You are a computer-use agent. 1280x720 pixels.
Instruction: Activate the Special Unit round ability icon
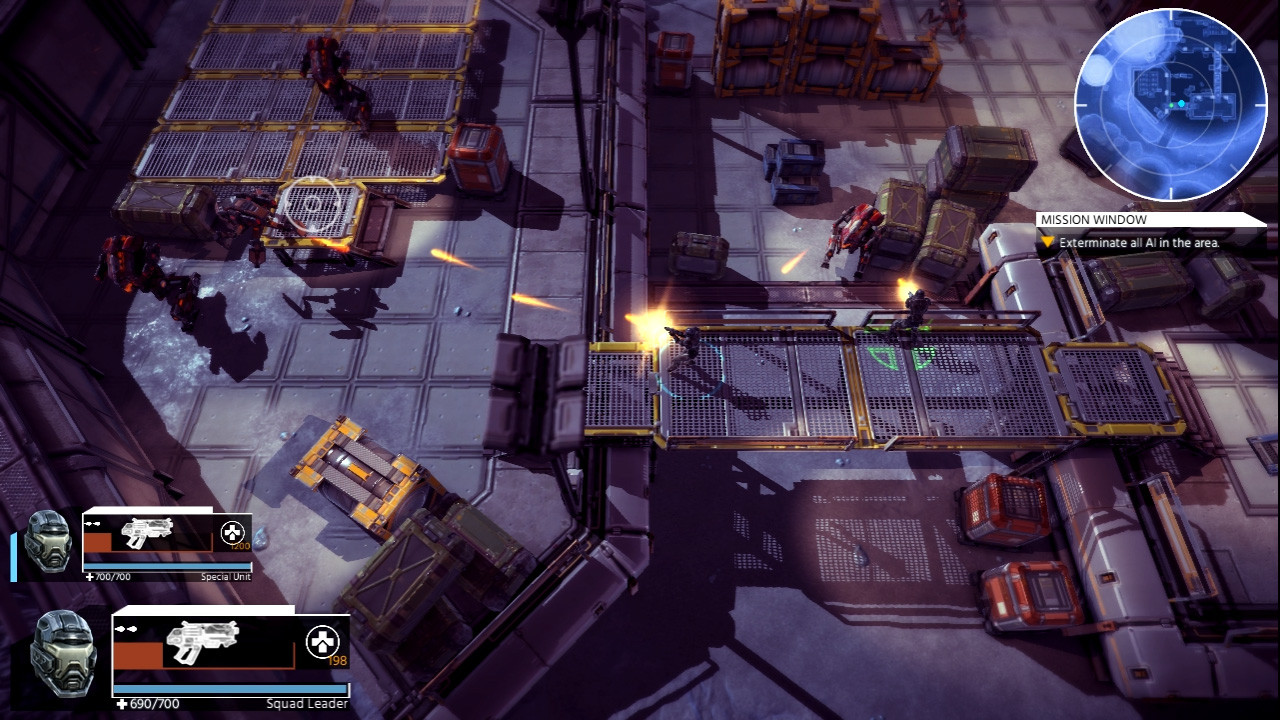233,531
